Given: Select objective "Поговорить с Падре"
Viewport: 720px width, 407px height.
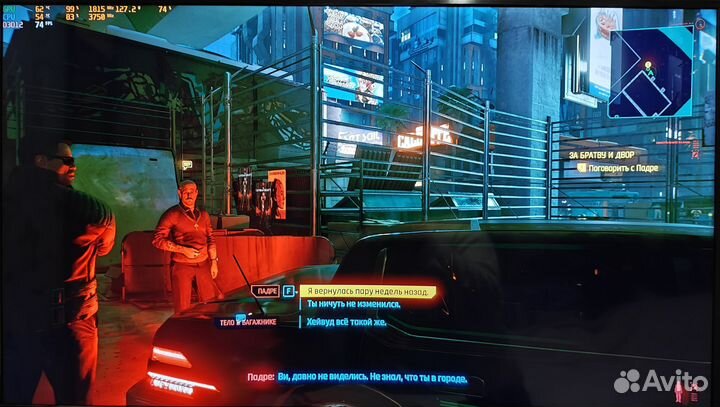Looking at the screenshot, I should click(620, 168).
